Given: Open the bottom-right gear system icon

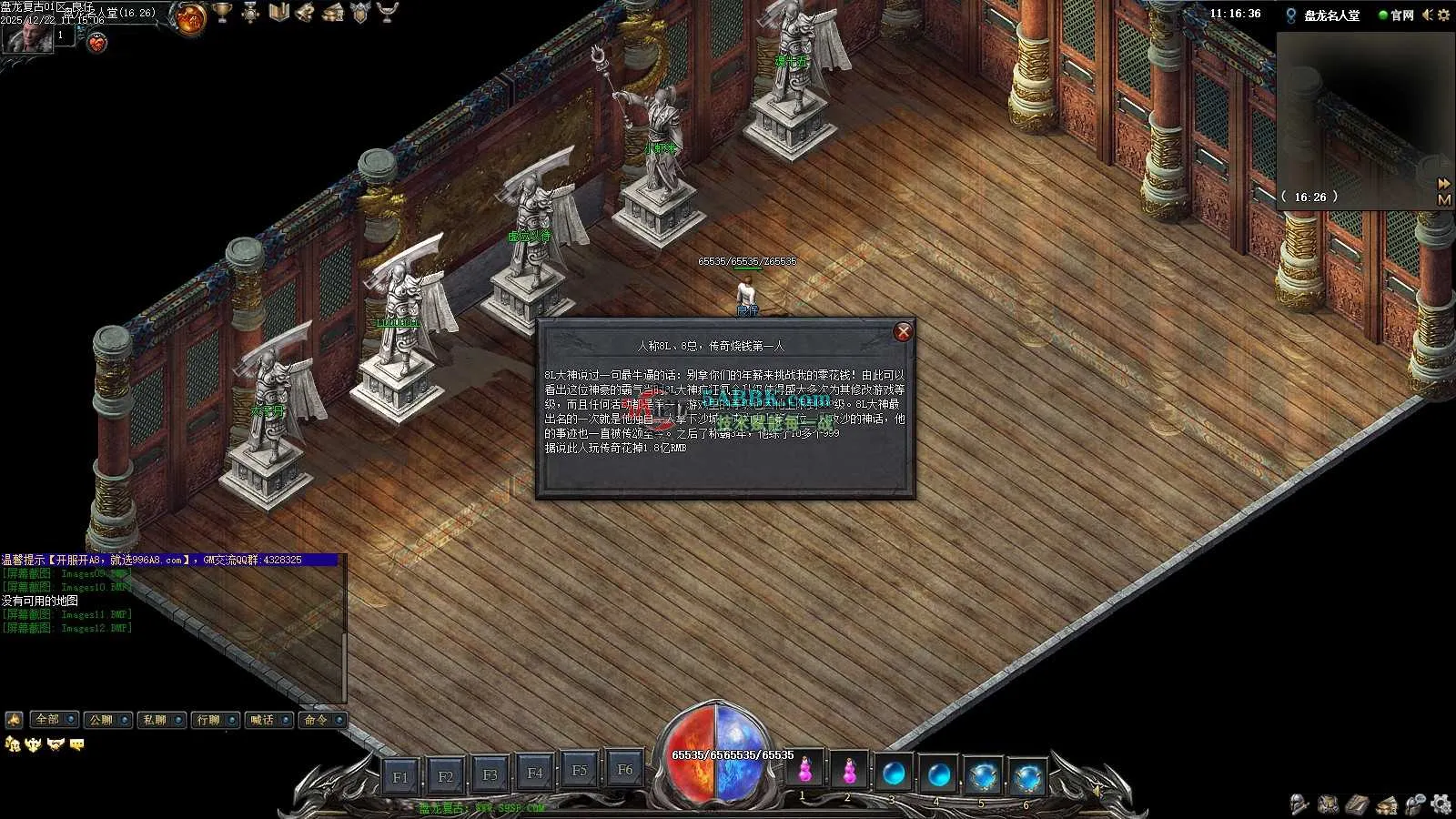Looking at the screenshot, I should pos(1441,804).
